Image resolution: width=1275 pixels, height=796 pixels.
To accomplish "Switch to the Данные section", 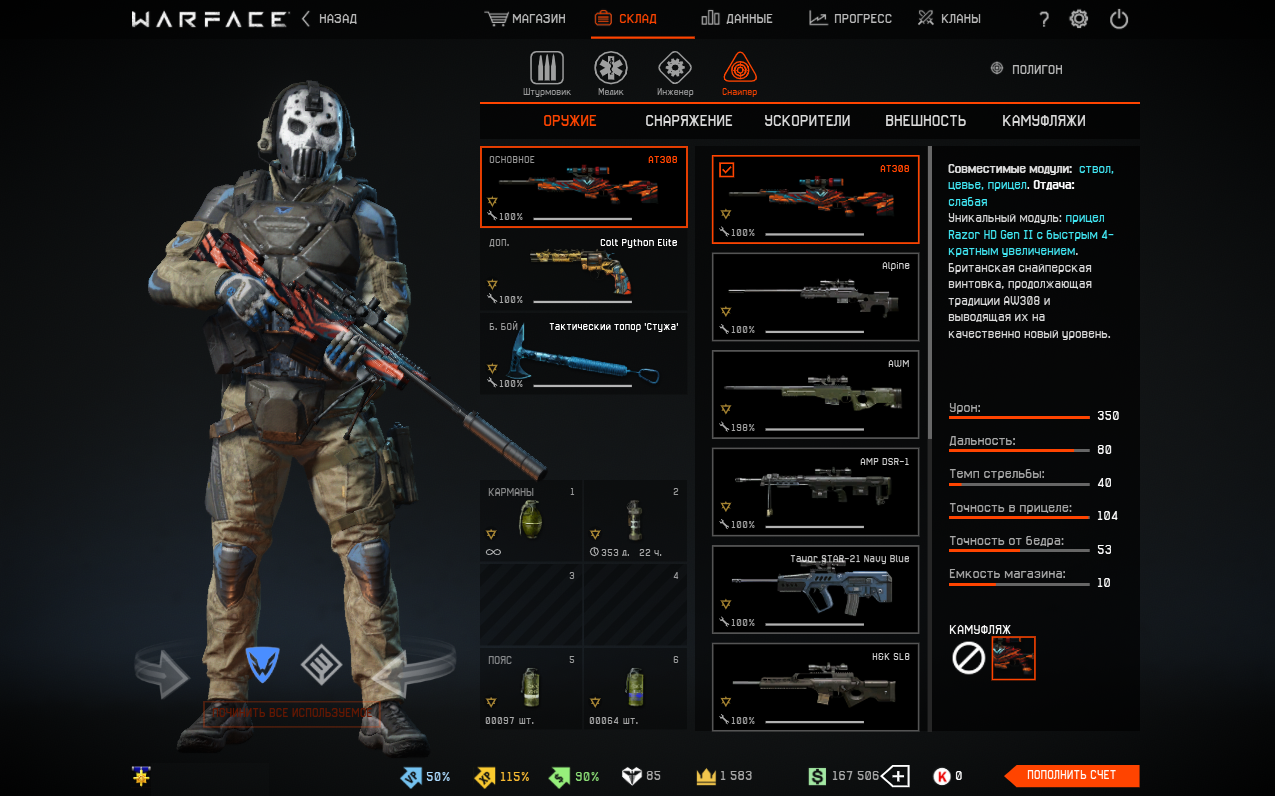I will point(737,19).
